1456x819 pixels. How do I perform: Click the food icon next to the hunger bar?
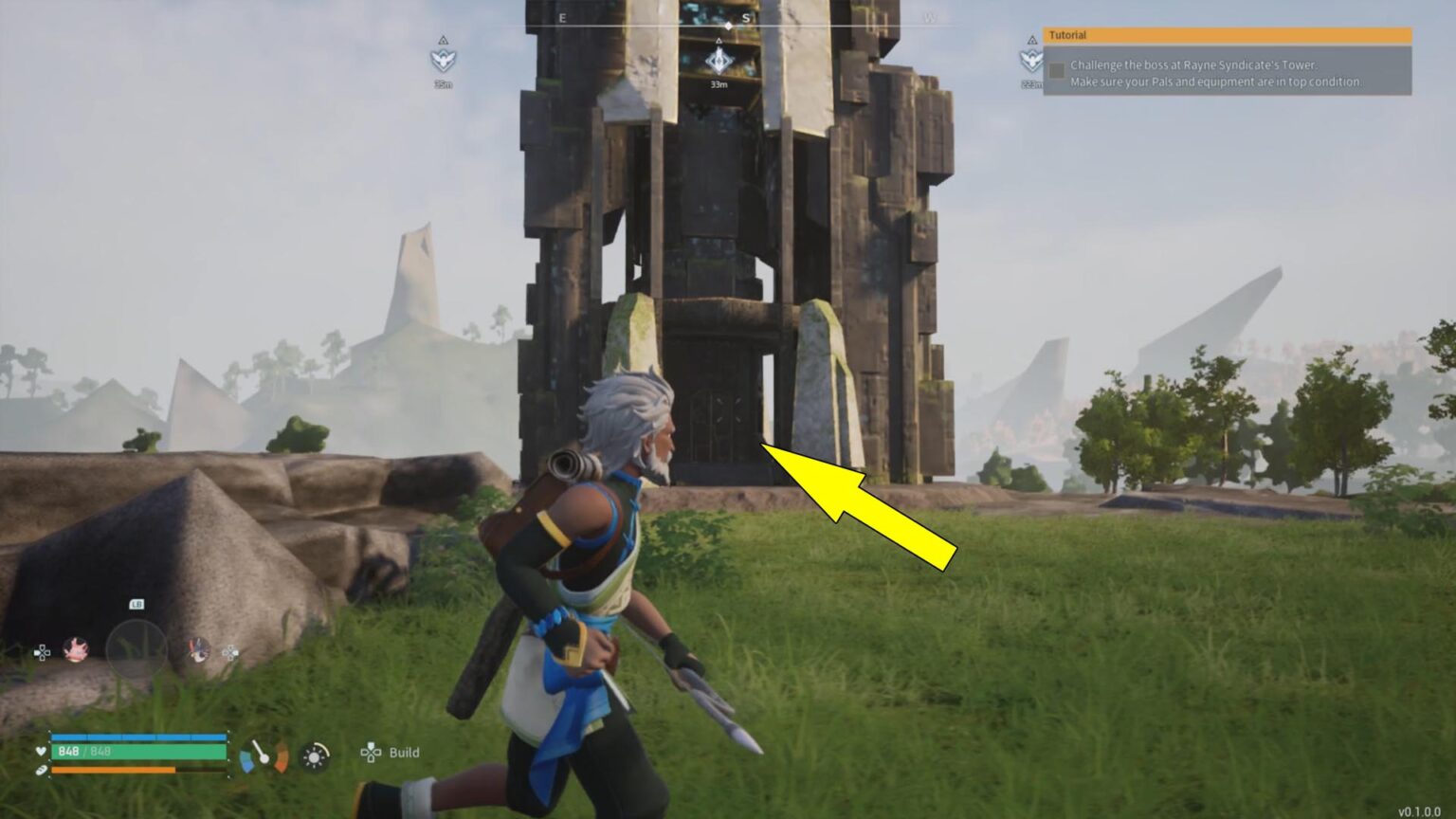tap(40, 770)
